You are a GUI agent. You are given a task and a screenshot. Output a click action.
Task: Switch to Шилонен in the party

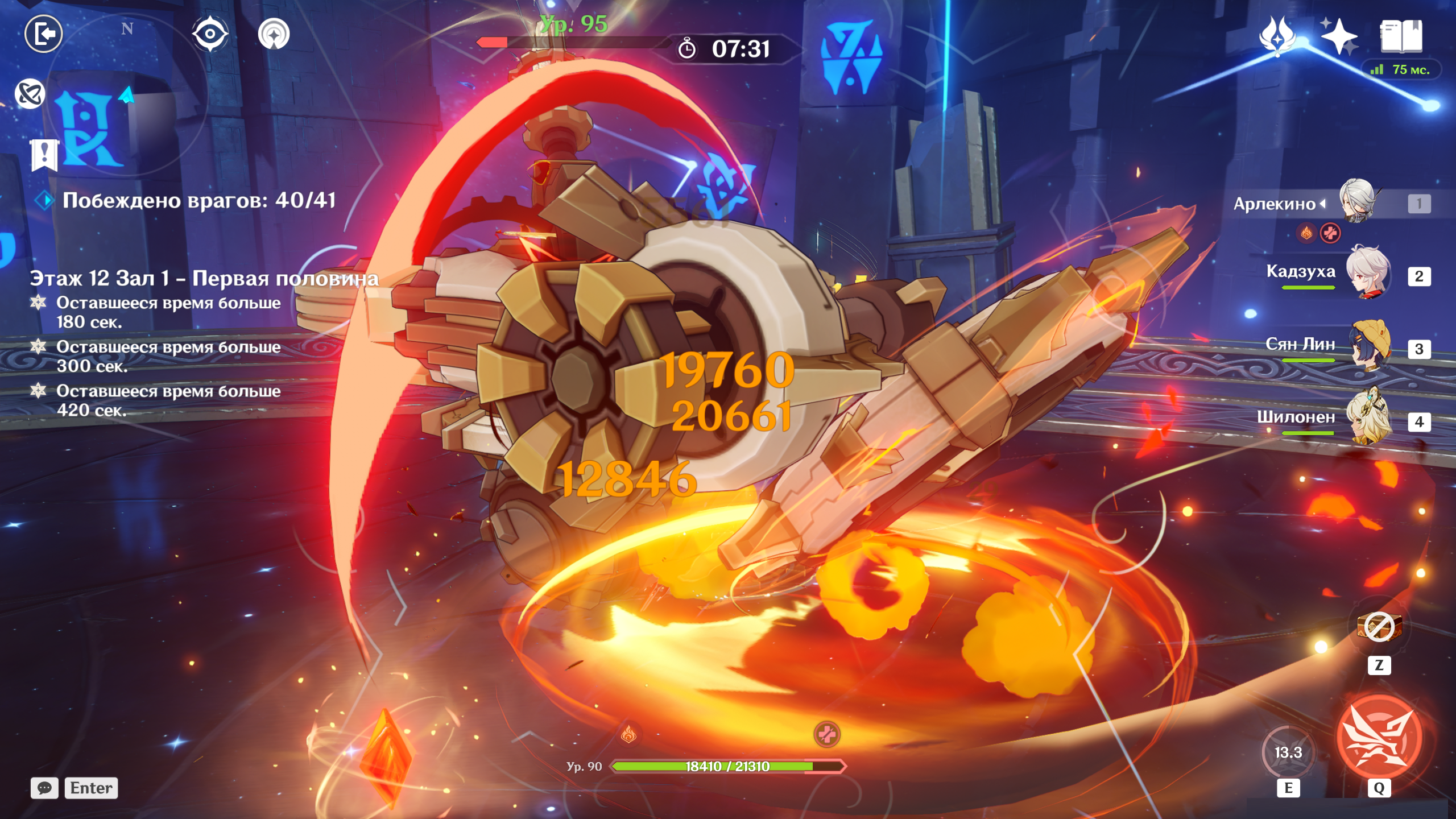click(1368, 419)
